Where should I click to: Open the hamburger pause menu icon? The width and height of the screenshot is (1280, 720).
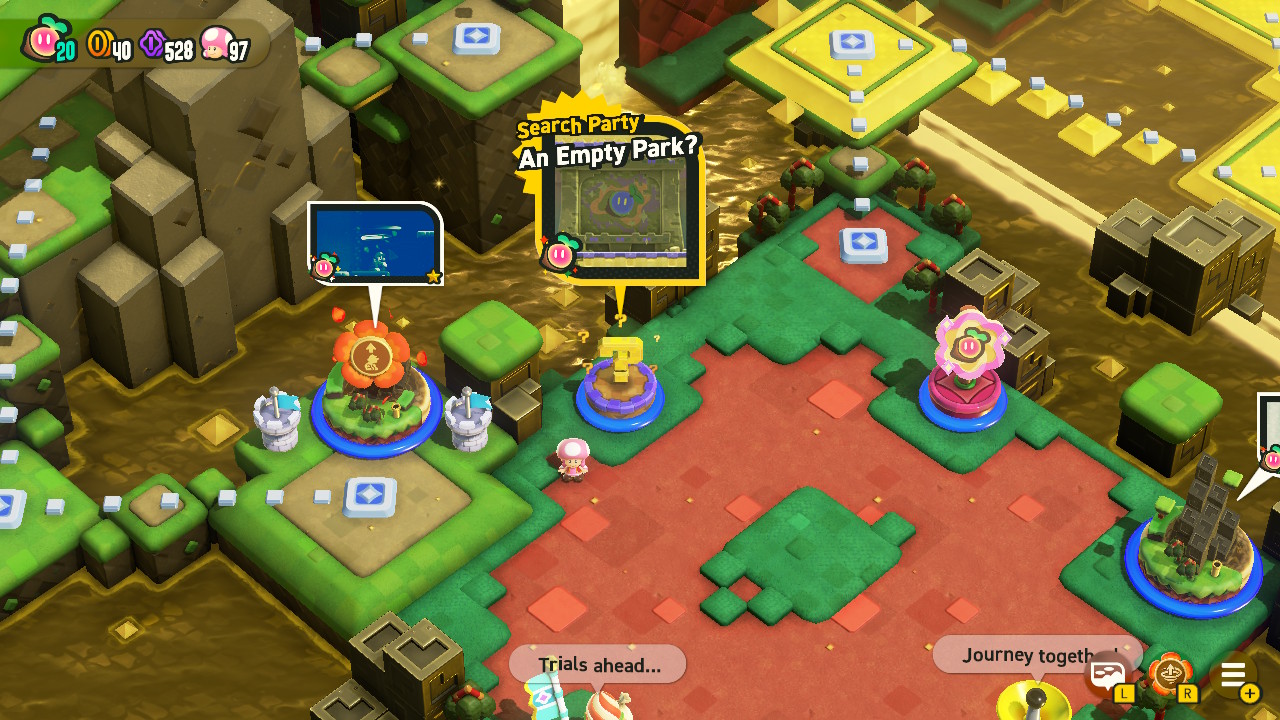1233,675
